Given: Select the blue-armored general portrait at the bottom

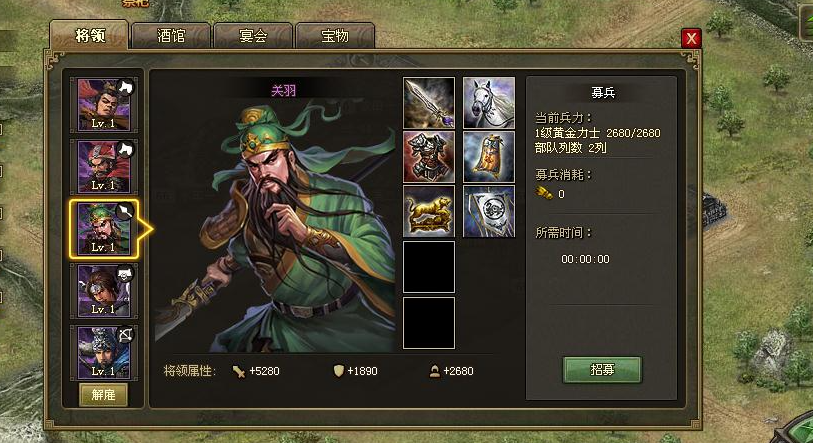Looking at the screenshot, I should 104,351.
